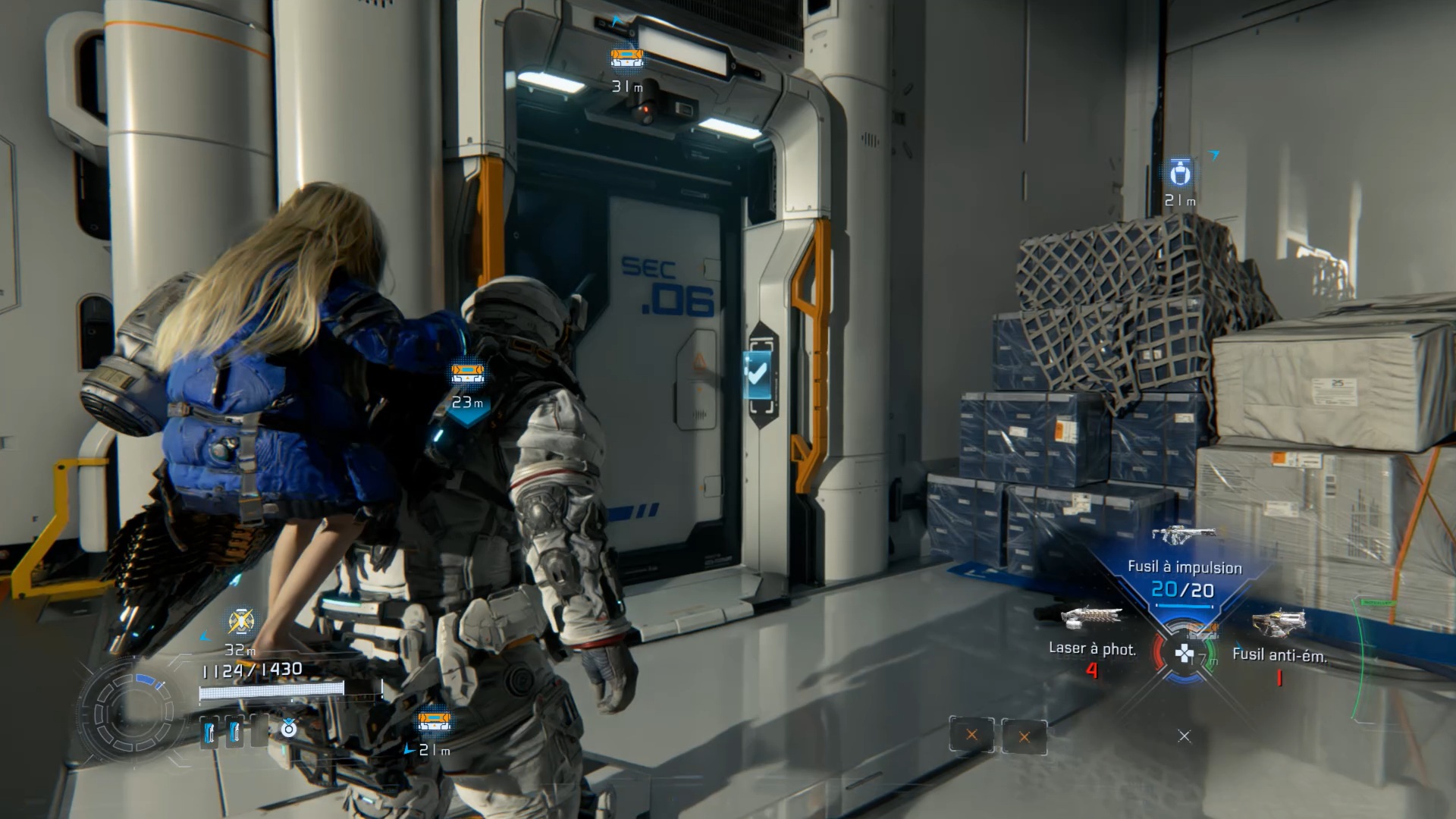
Task: Click the crate waypoint marked 31 m
Action: pos(627,58)
